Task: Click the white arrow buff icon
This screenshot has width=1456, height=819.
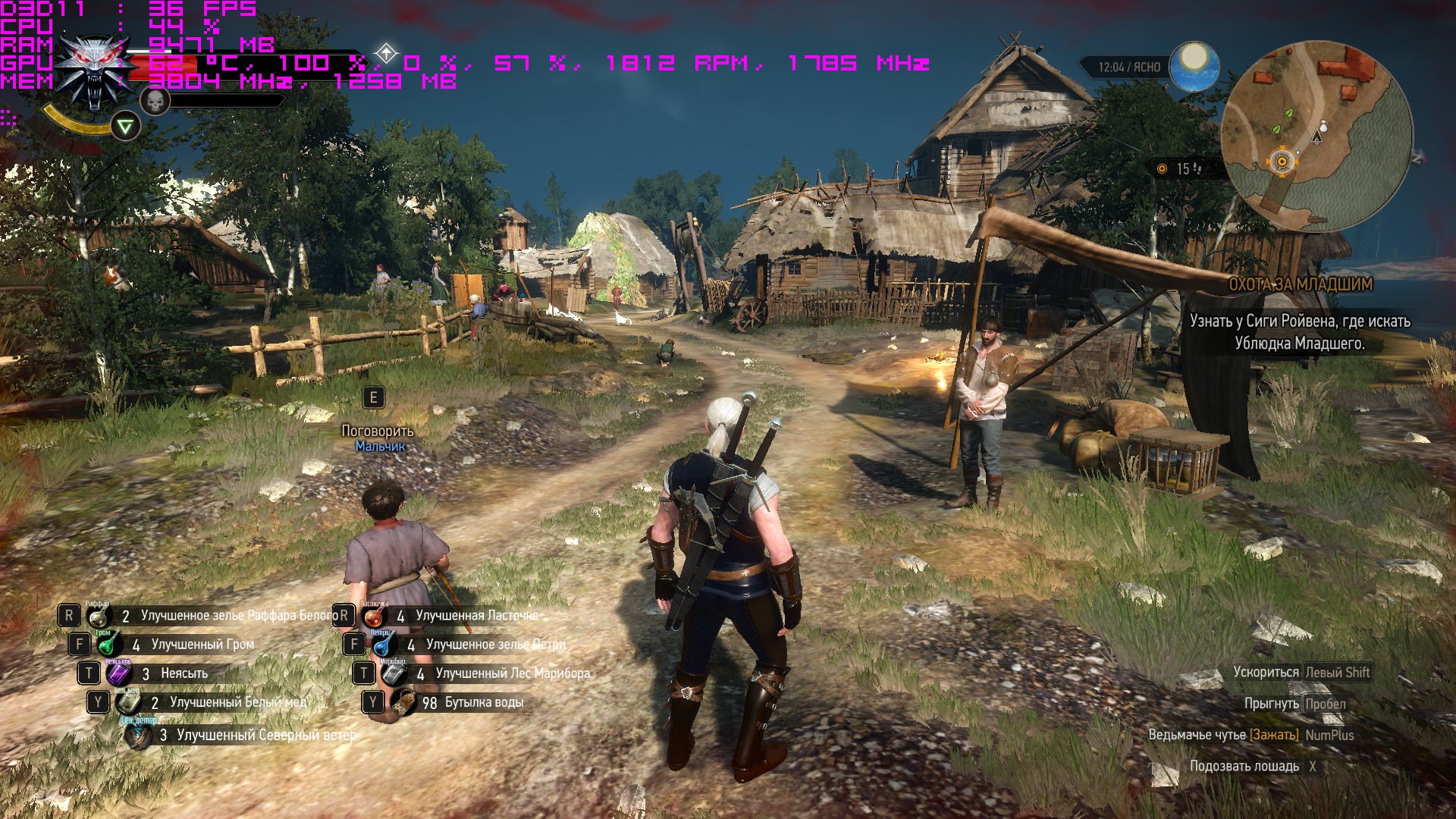Action: 387,54
